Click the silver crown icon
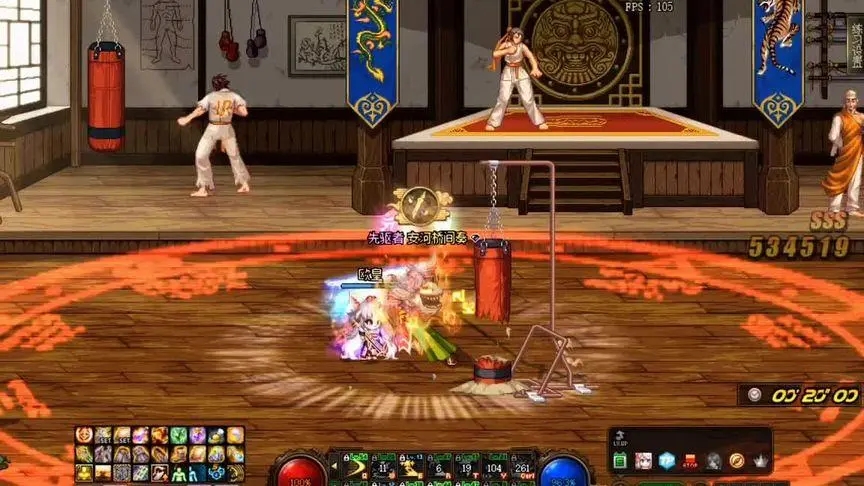The height and width of the screenshot is (486, 864). click(760, 461)
